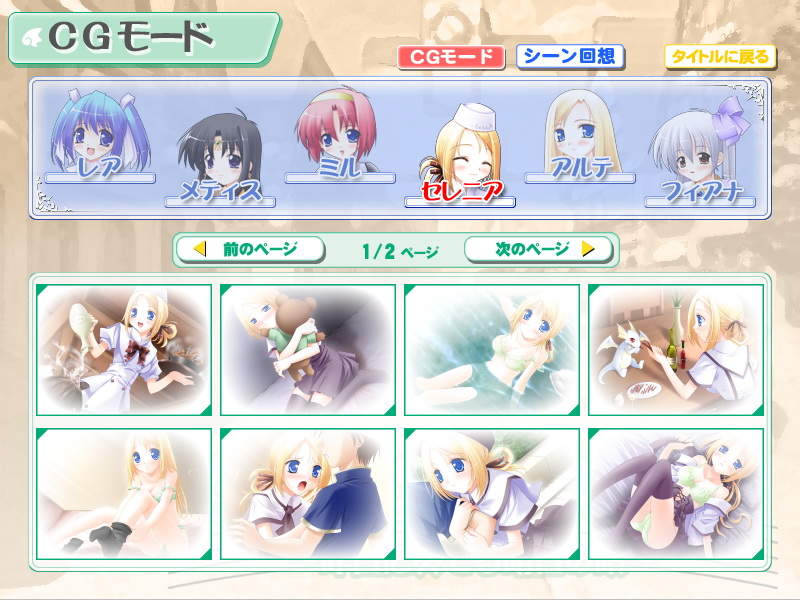Choose the メティス character tab
The image size is (800, 600).
tap(220, 160)
